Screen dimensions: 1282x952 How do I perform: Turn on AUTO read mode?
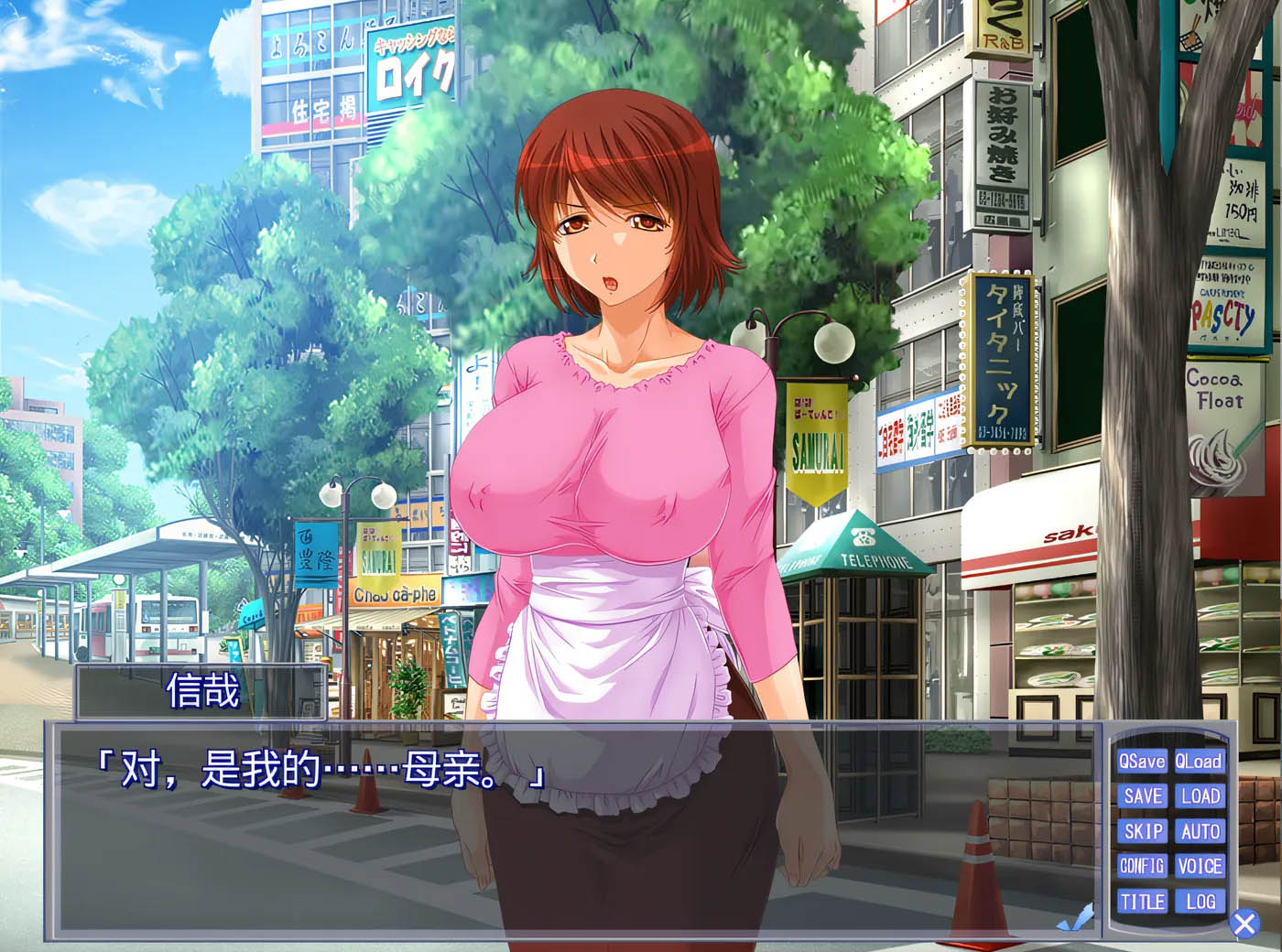pos(1201,831)
